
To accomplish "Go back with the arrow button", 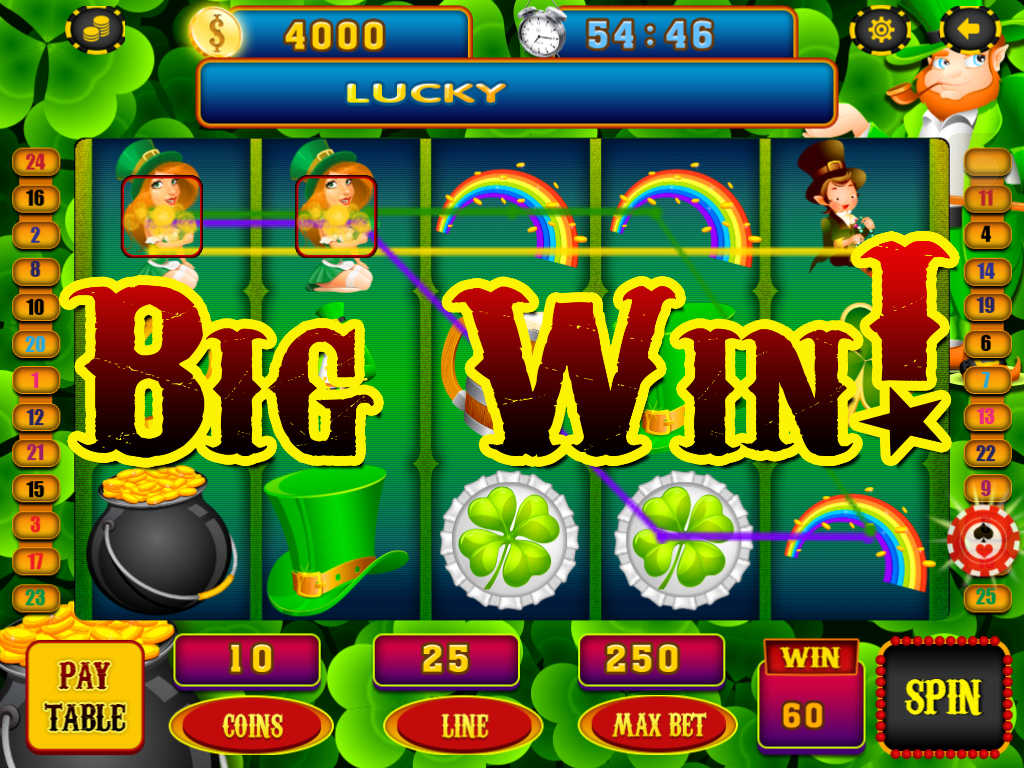I will (x=969, y=30).
